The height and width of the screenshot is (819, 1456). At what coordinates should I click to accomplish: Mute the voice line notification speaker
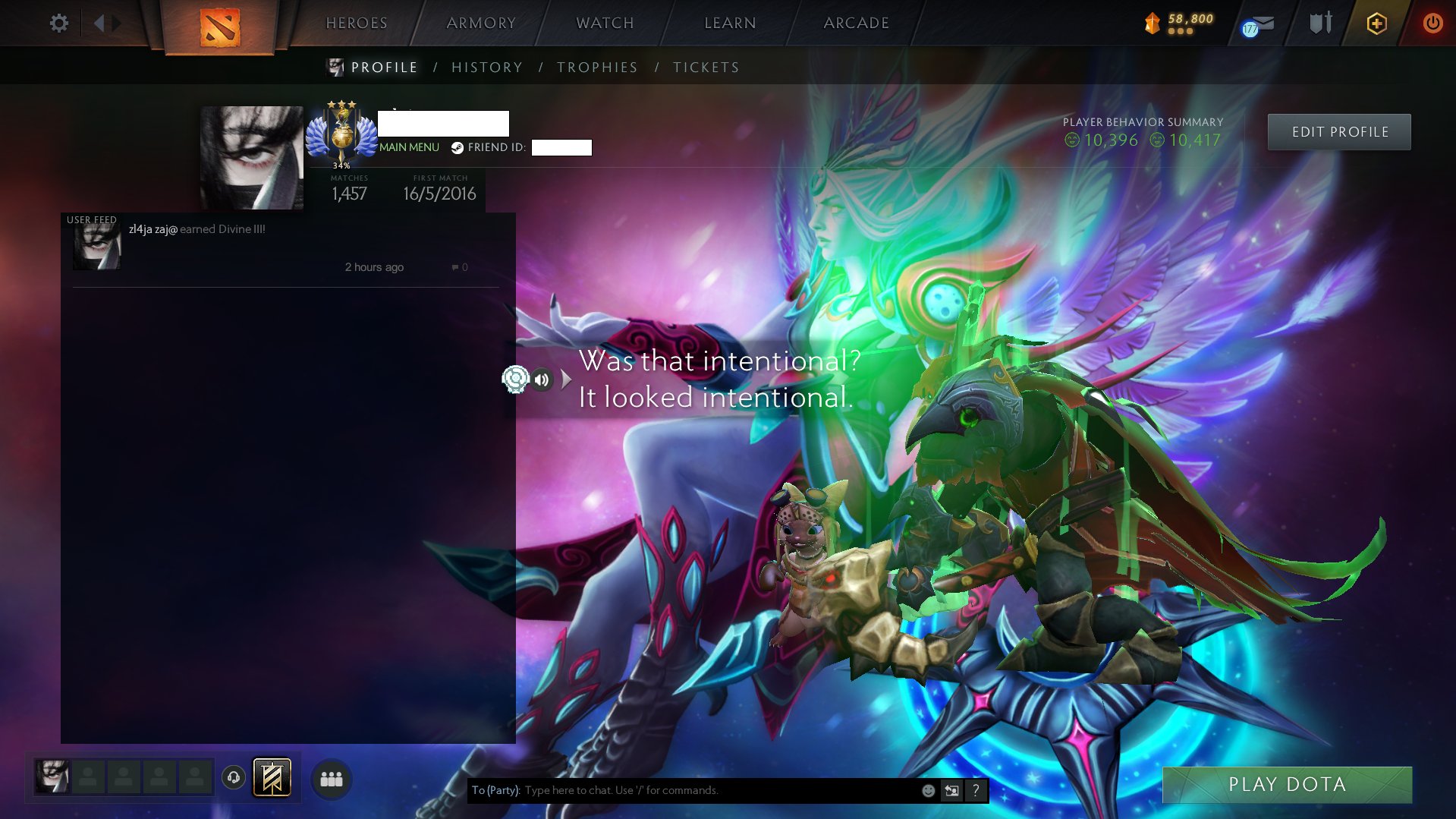coord(543,380)
